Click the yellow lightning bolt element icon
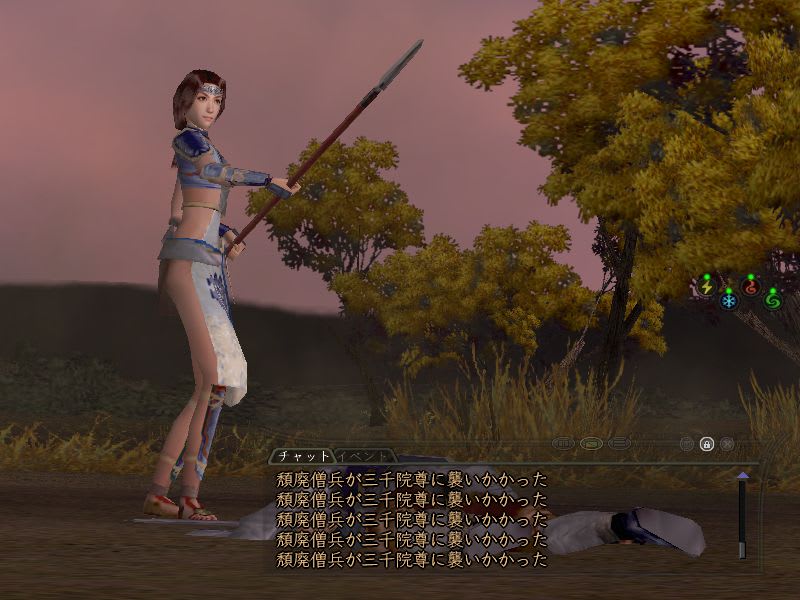The width and height of the screenshot is (800, 600). [707, 287]
